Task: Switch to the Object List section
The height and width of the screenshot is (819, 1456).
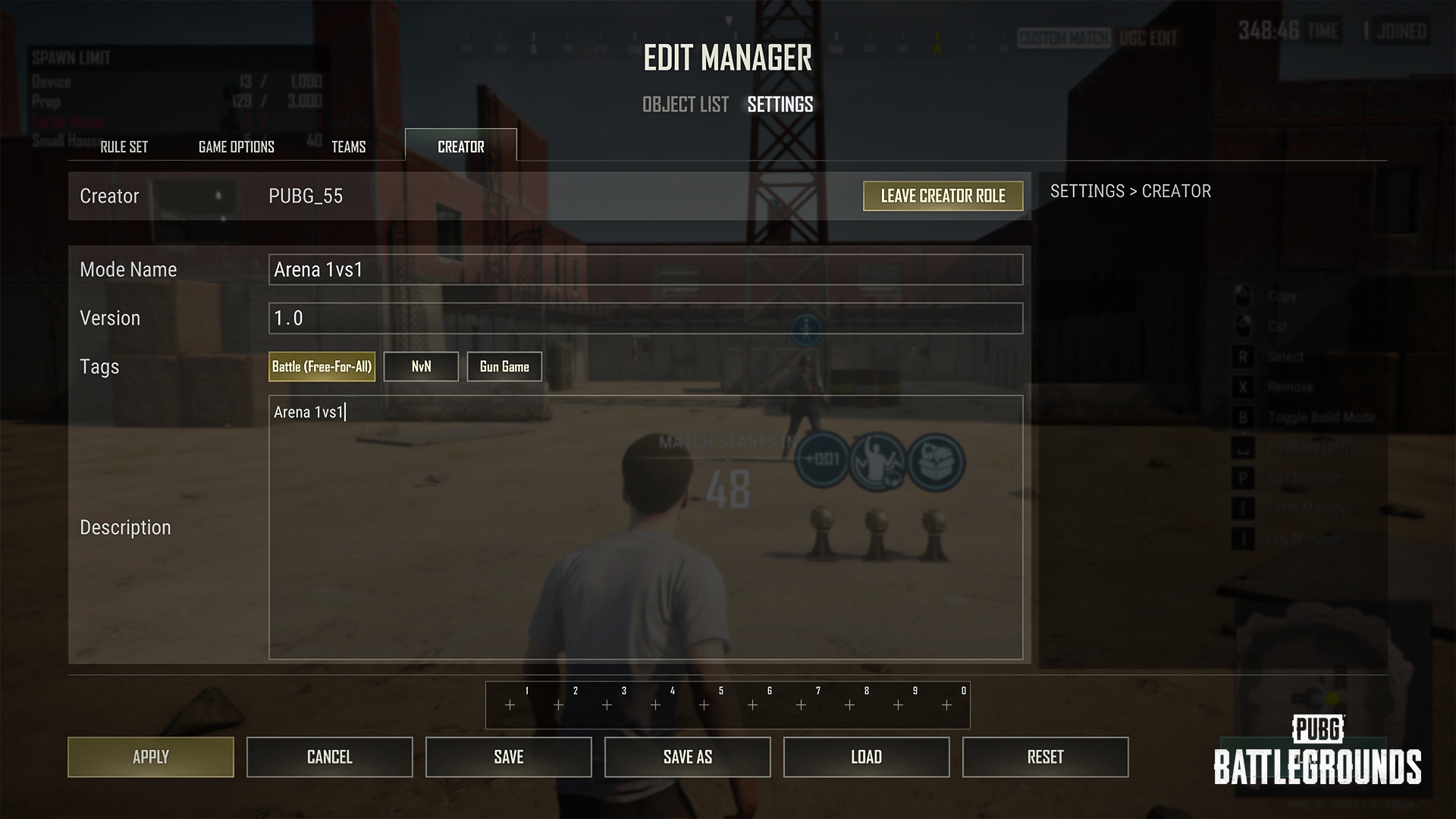Action: click(685, 105)
